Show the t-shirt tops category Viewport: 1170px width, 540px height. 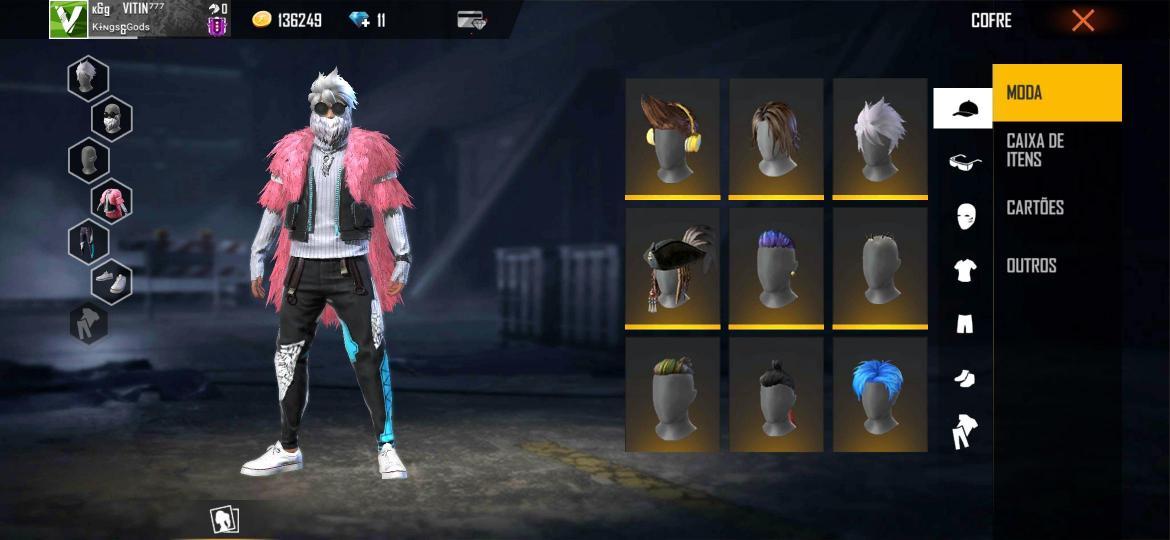coord(964,269)
